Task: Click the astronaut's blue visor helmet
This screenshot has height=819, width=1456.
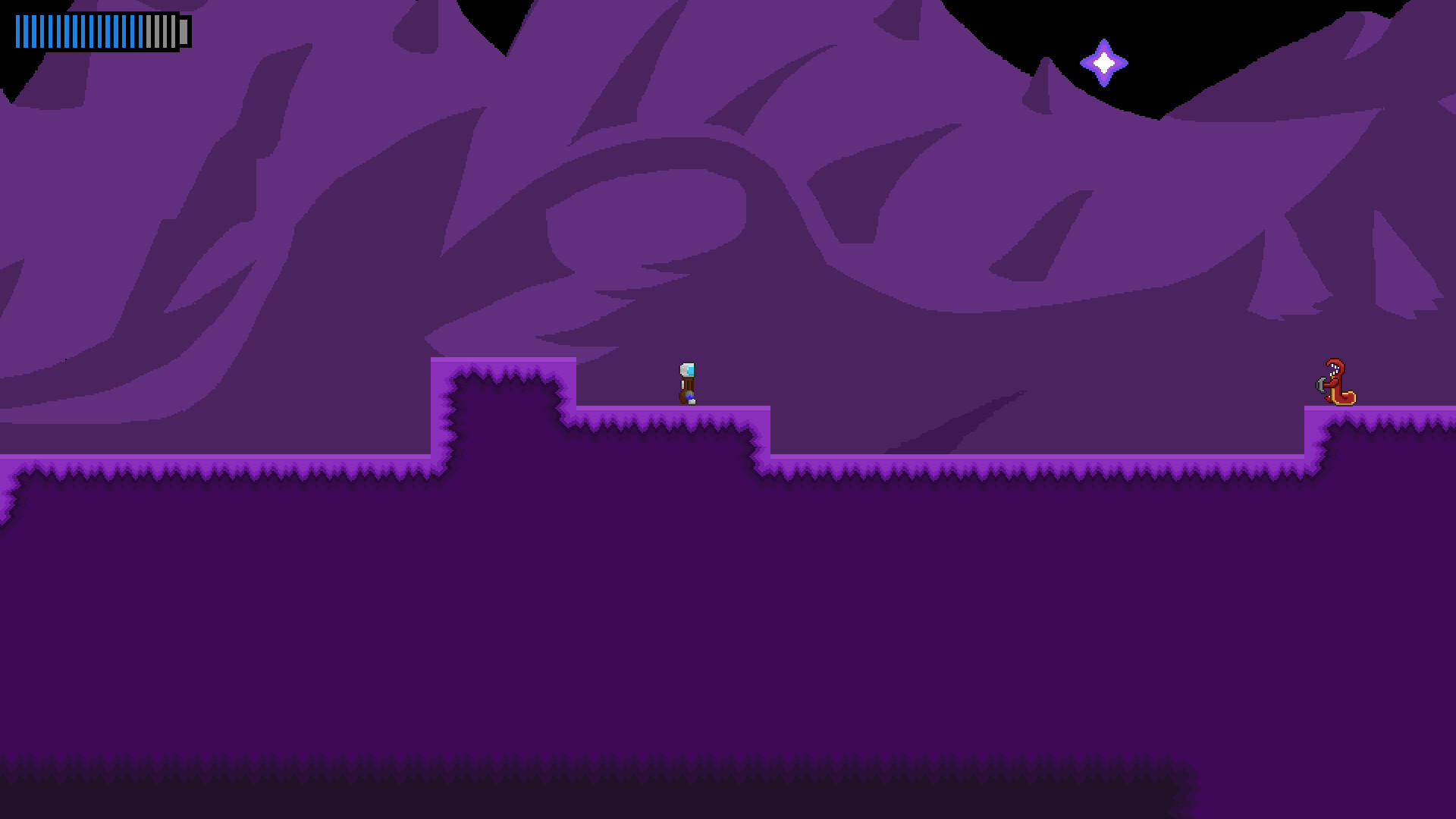Action: coord(690,369)
